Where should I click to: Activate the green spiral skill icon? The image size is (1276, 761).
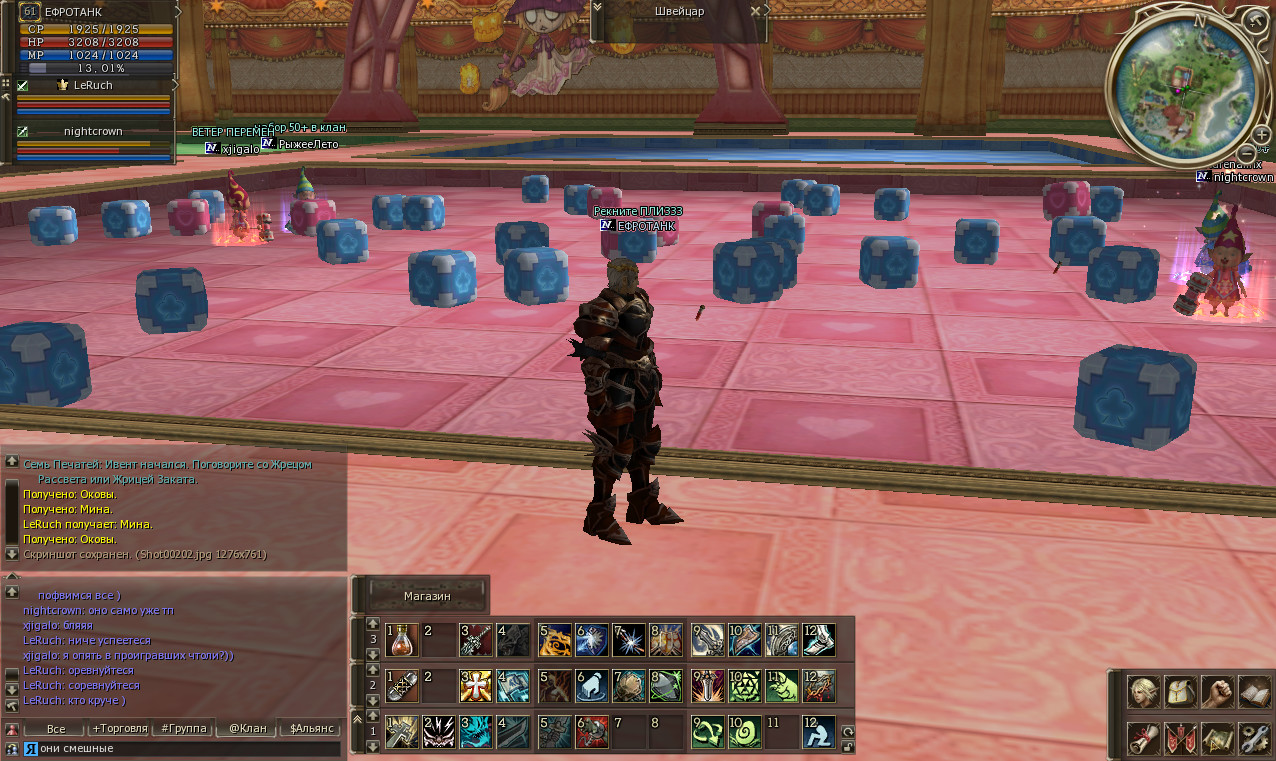point(744,732)
